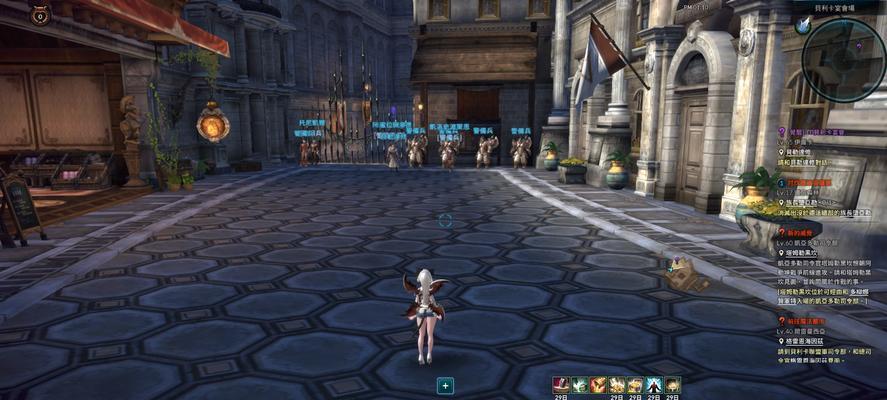Viewport: 887px width, 400px height.
Task: Activate the dark red icon on the hotbar
Action: pos(562,385)
